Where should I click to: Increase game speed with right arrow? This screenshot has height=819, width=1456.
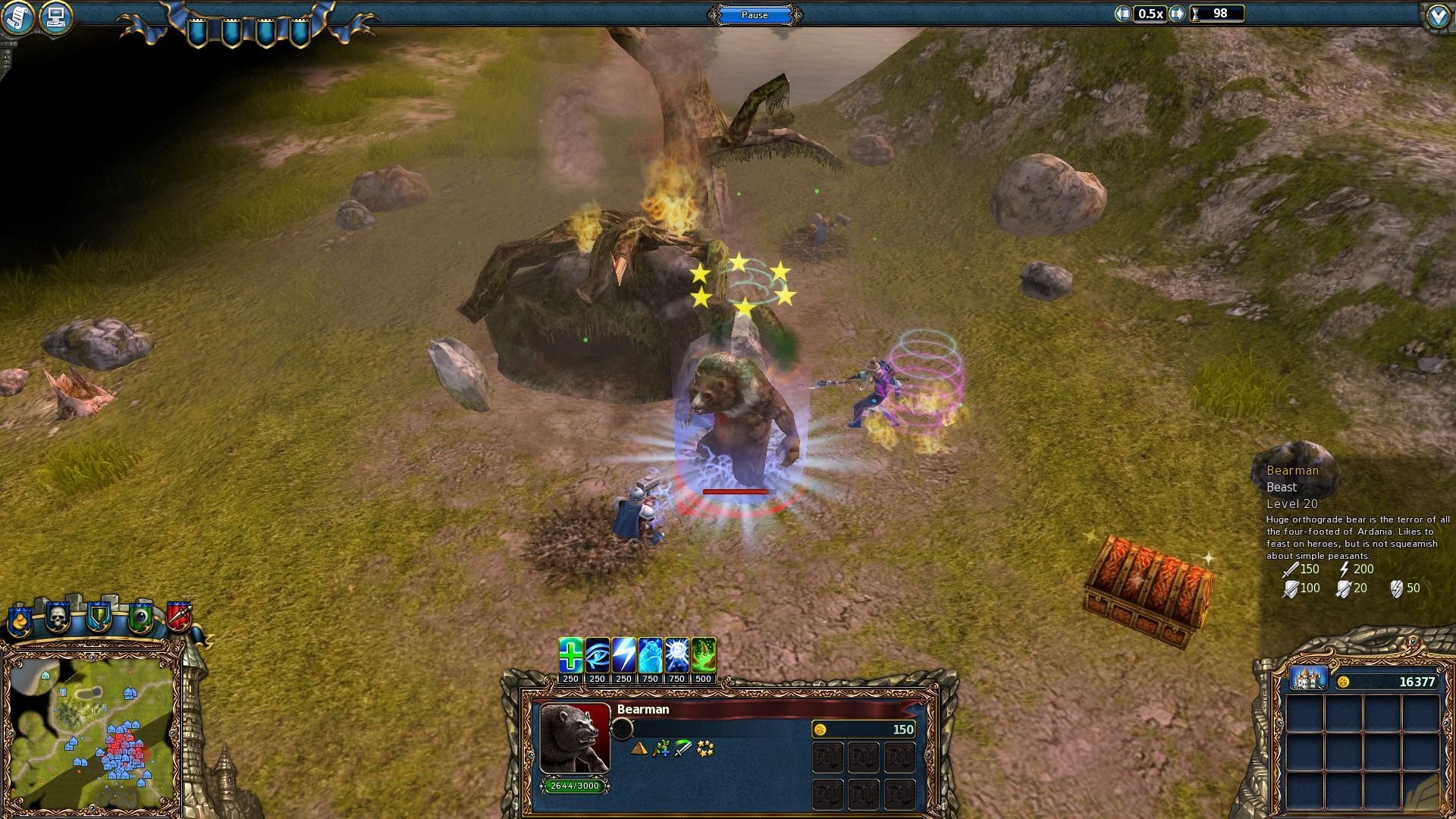1176,14
